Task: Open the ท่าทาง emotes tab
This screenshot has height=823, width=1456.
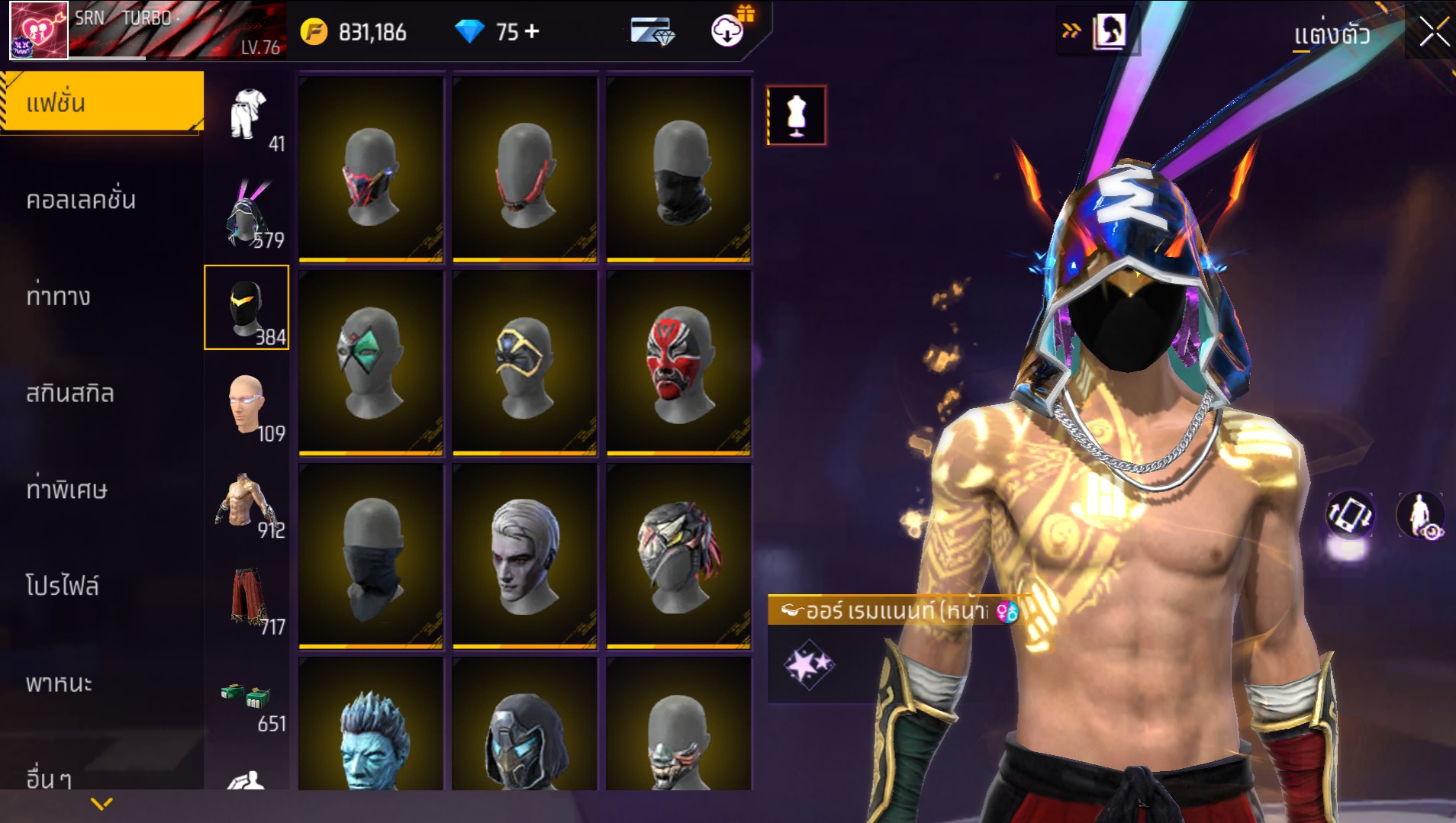Action: coord(59,296)
